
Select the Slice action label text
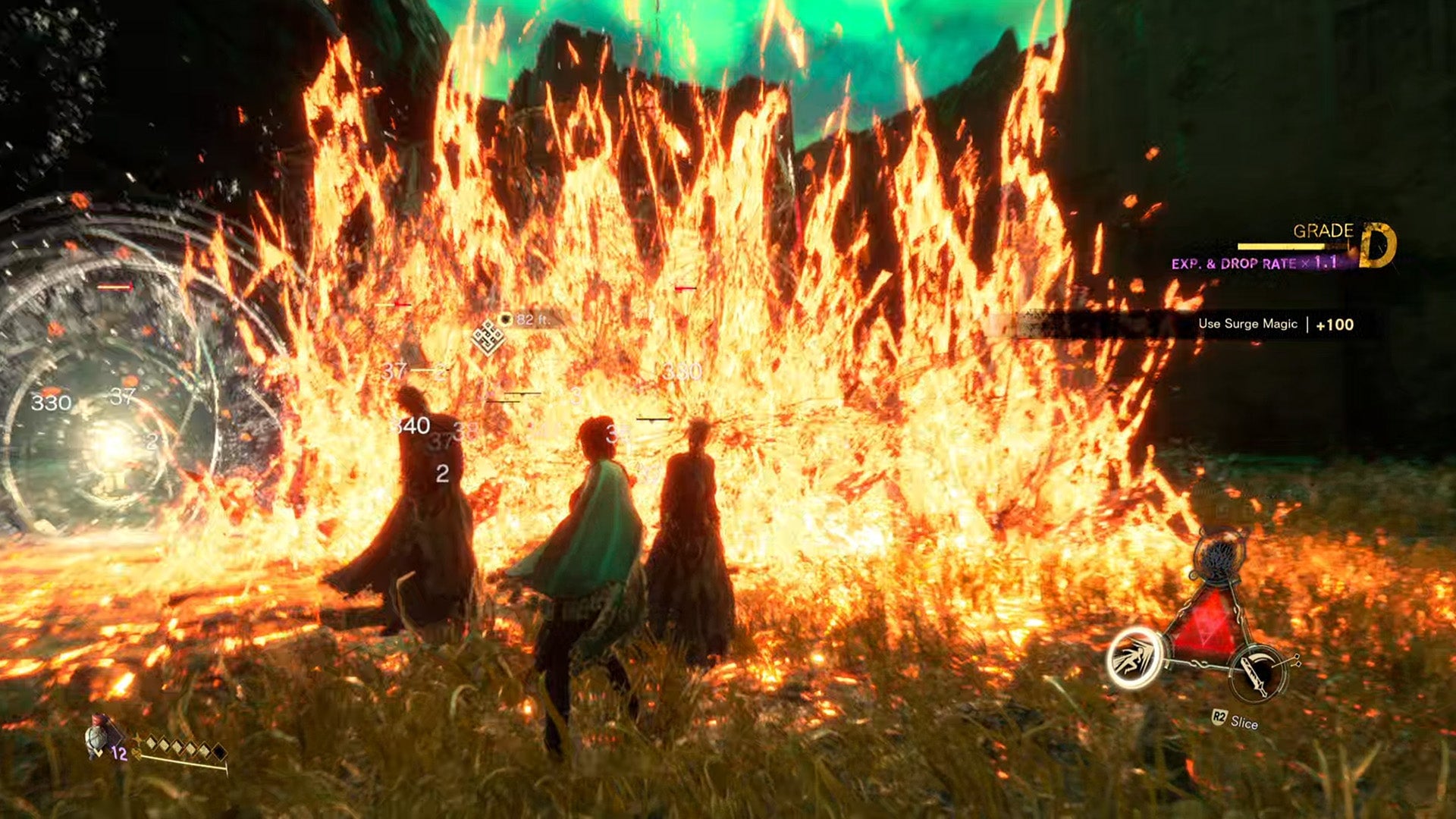tap(1244, 722)
